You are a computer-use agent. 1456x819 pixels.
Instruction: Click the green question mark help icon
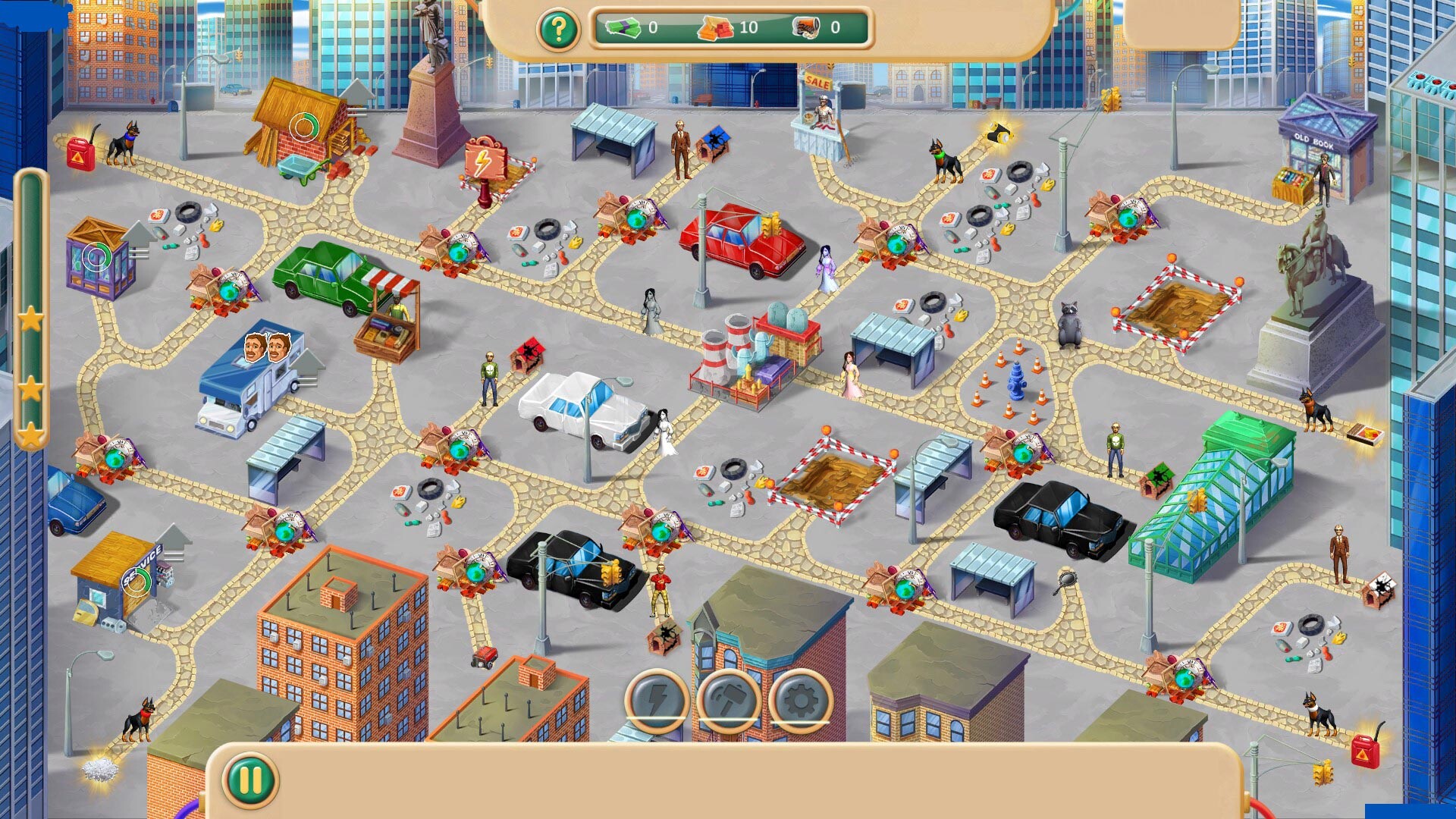point(559,29)
